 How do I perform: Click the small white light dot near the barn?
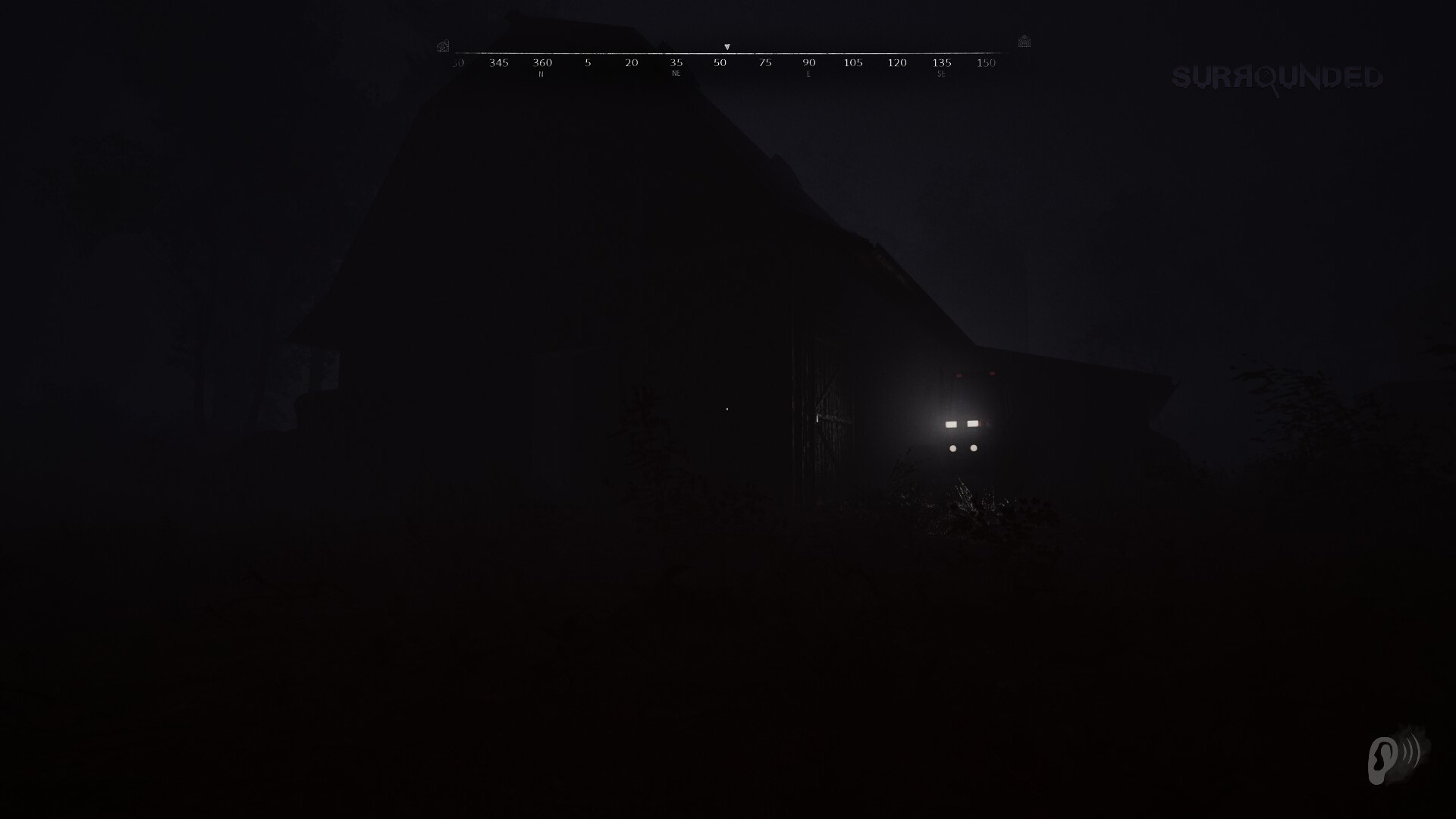click(726, 408)
